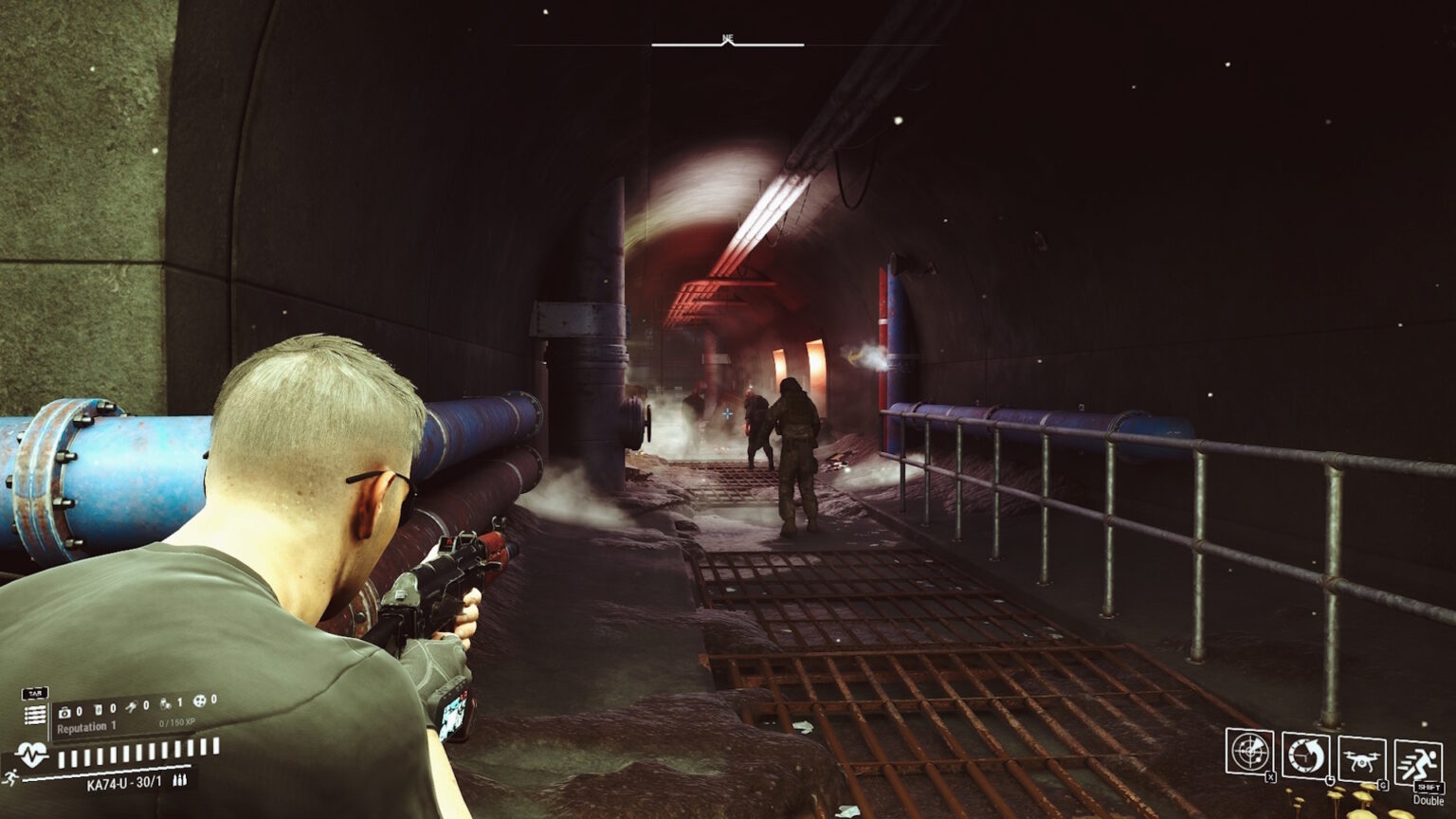Open the task list icon

[x=35, y=714]
